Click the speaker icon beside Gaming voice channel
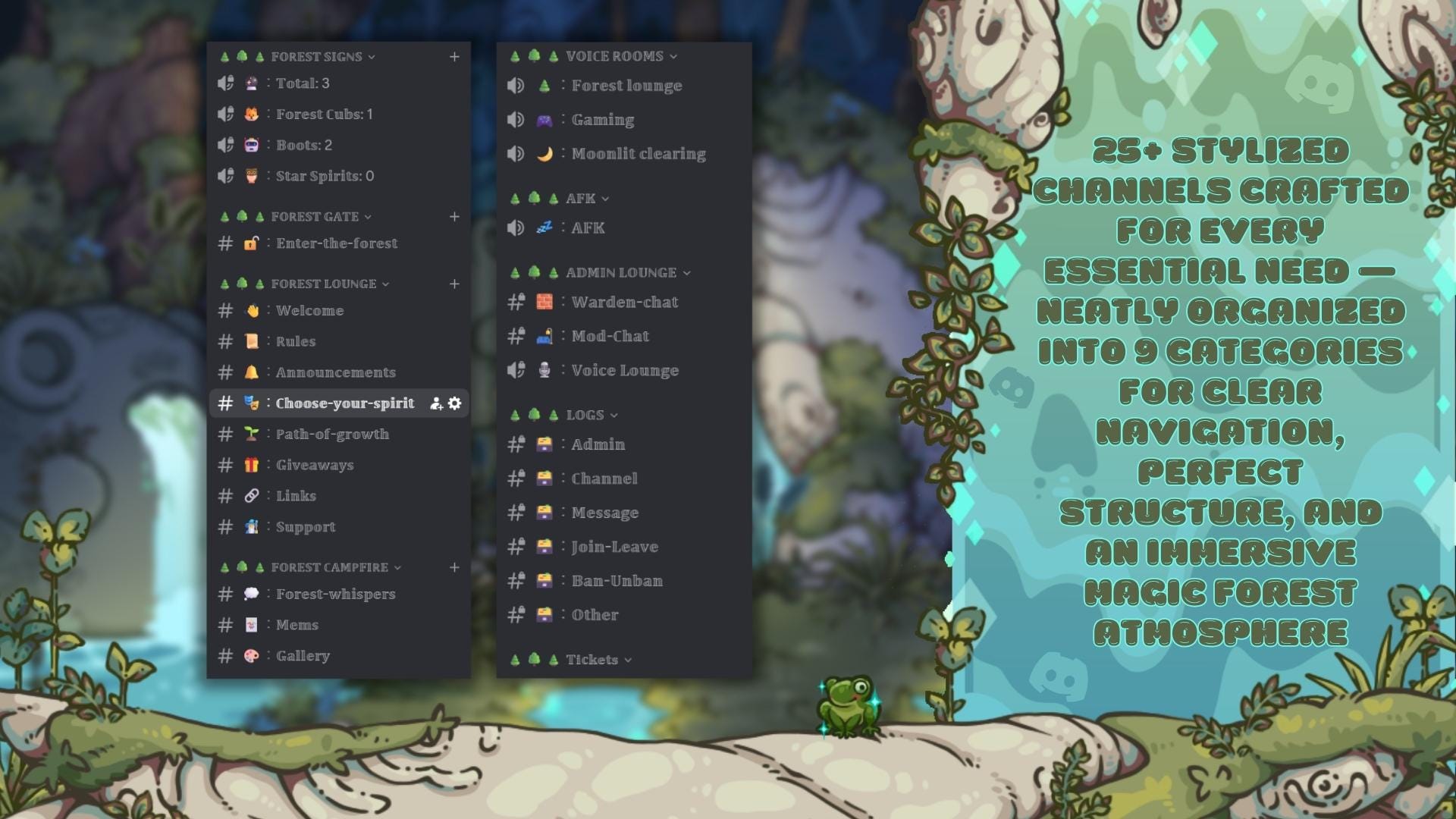The width and height of the screenshot is (1456, 819). point(516,119)
